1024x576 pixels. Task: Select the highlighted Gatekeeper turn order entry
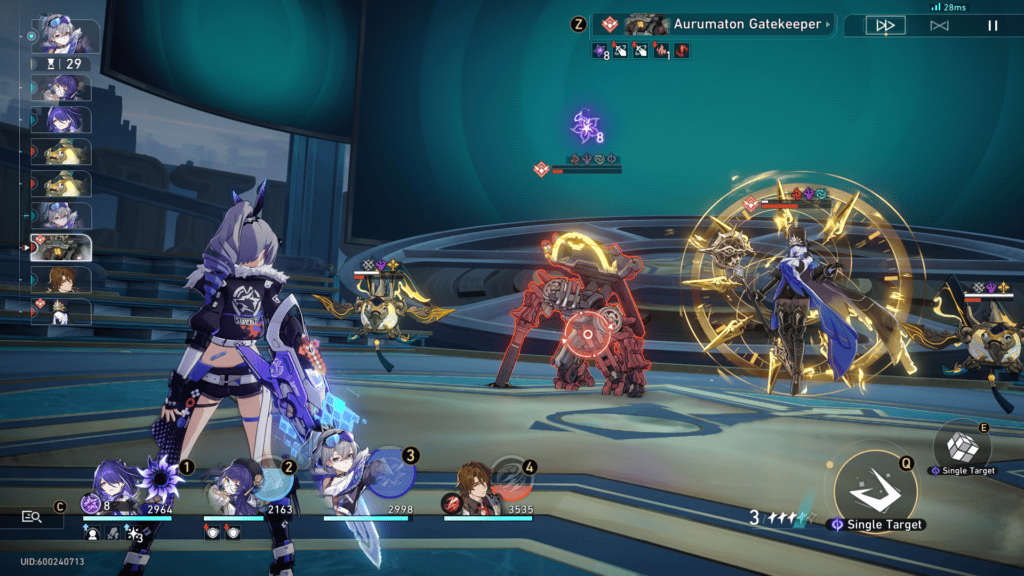point(64,247)
